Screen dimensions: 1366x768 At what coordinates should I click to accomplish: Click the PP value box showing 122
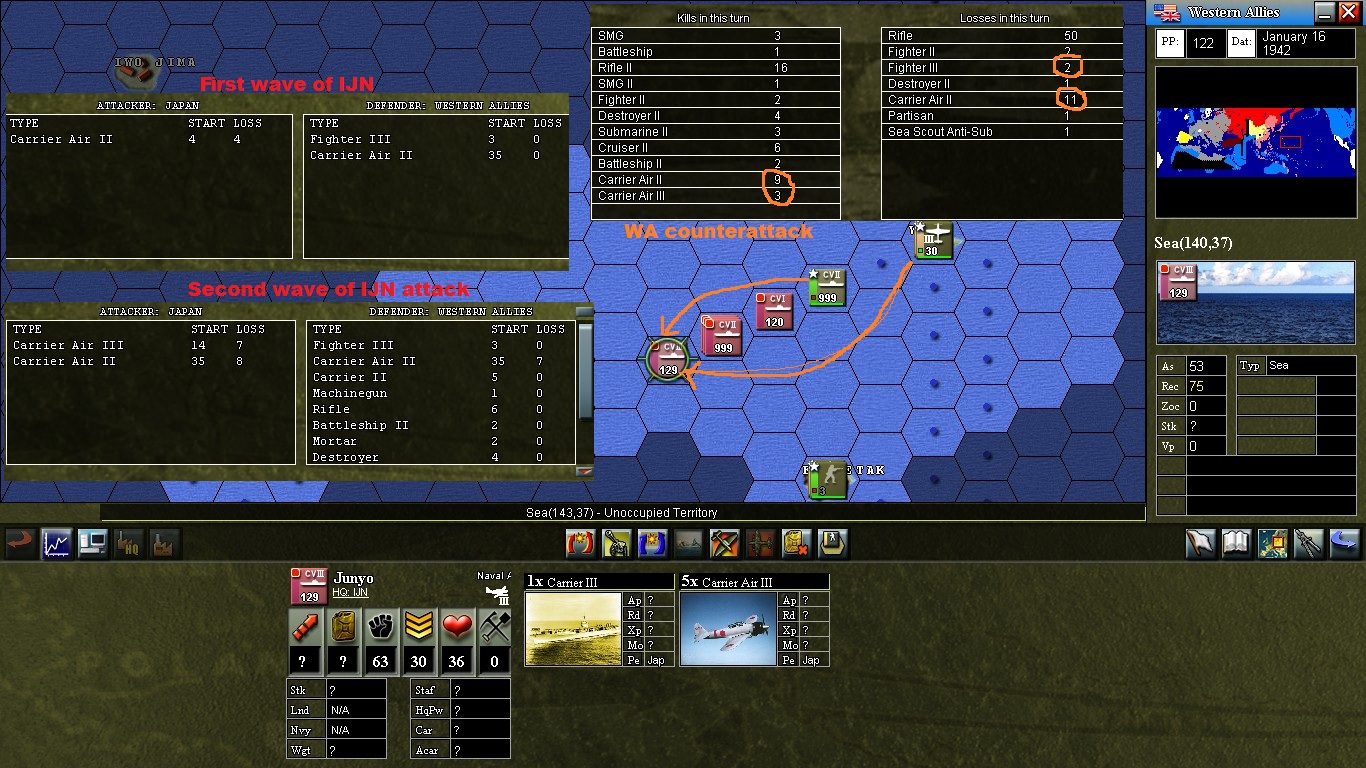point(1205,43)
